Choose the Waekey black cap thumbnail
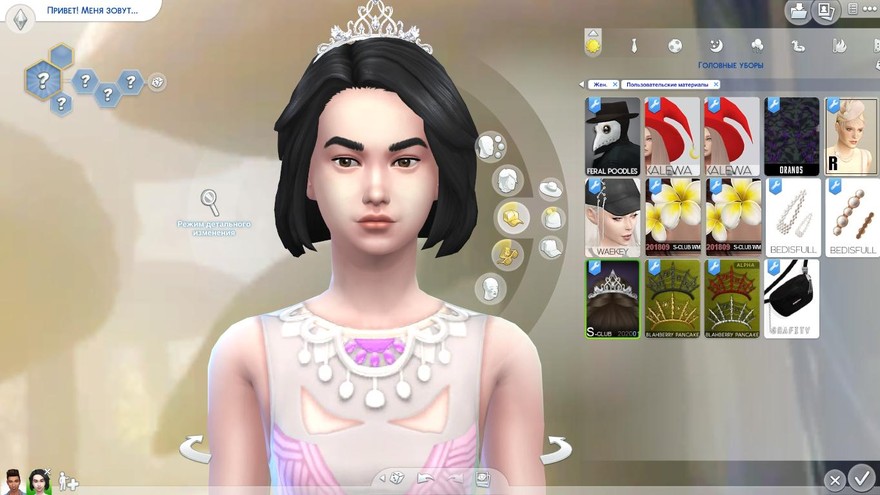This screenshot has width=880, height=495. pos(612,217)
